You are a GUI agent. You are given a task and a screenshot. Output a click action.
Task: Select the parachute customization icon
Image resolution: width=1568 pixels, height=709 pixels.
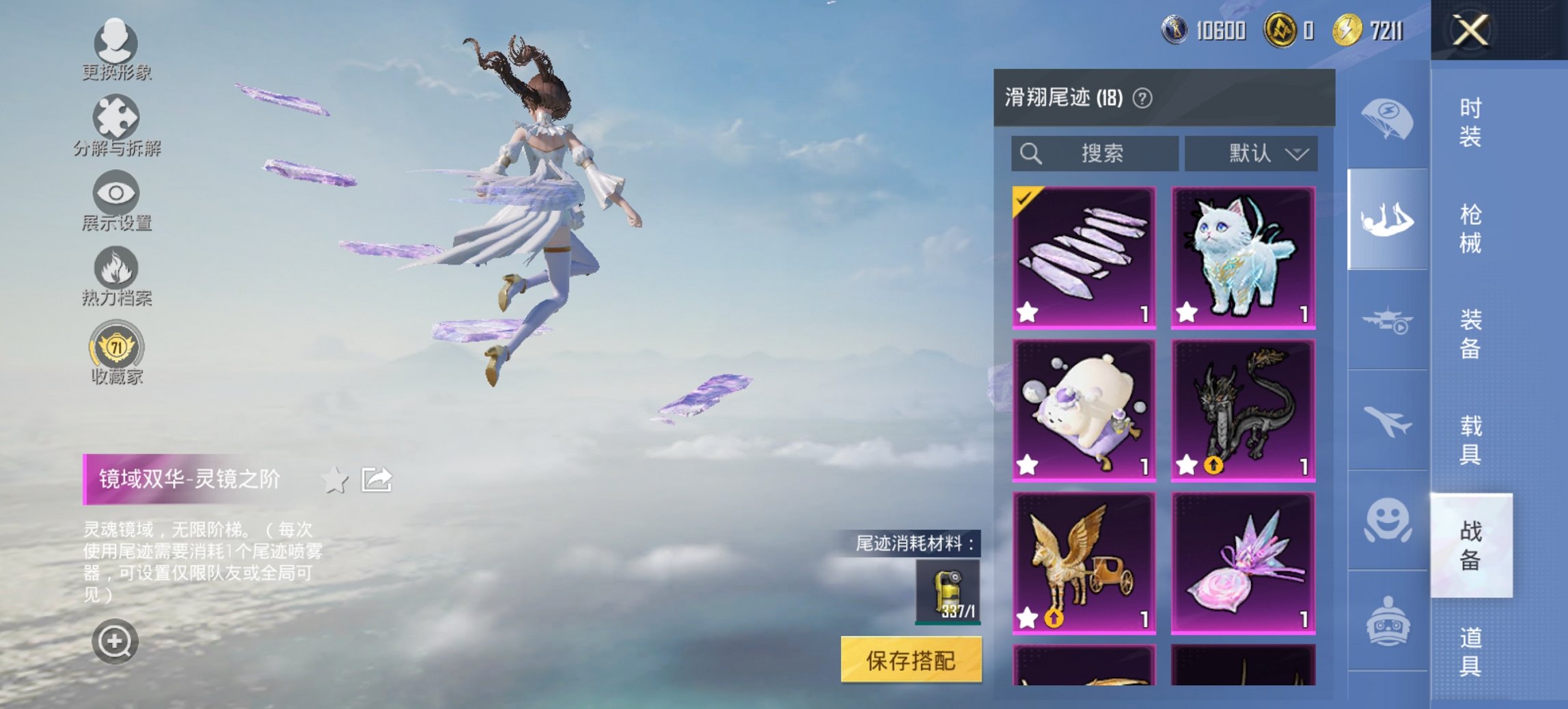[x=1387, y=120]
